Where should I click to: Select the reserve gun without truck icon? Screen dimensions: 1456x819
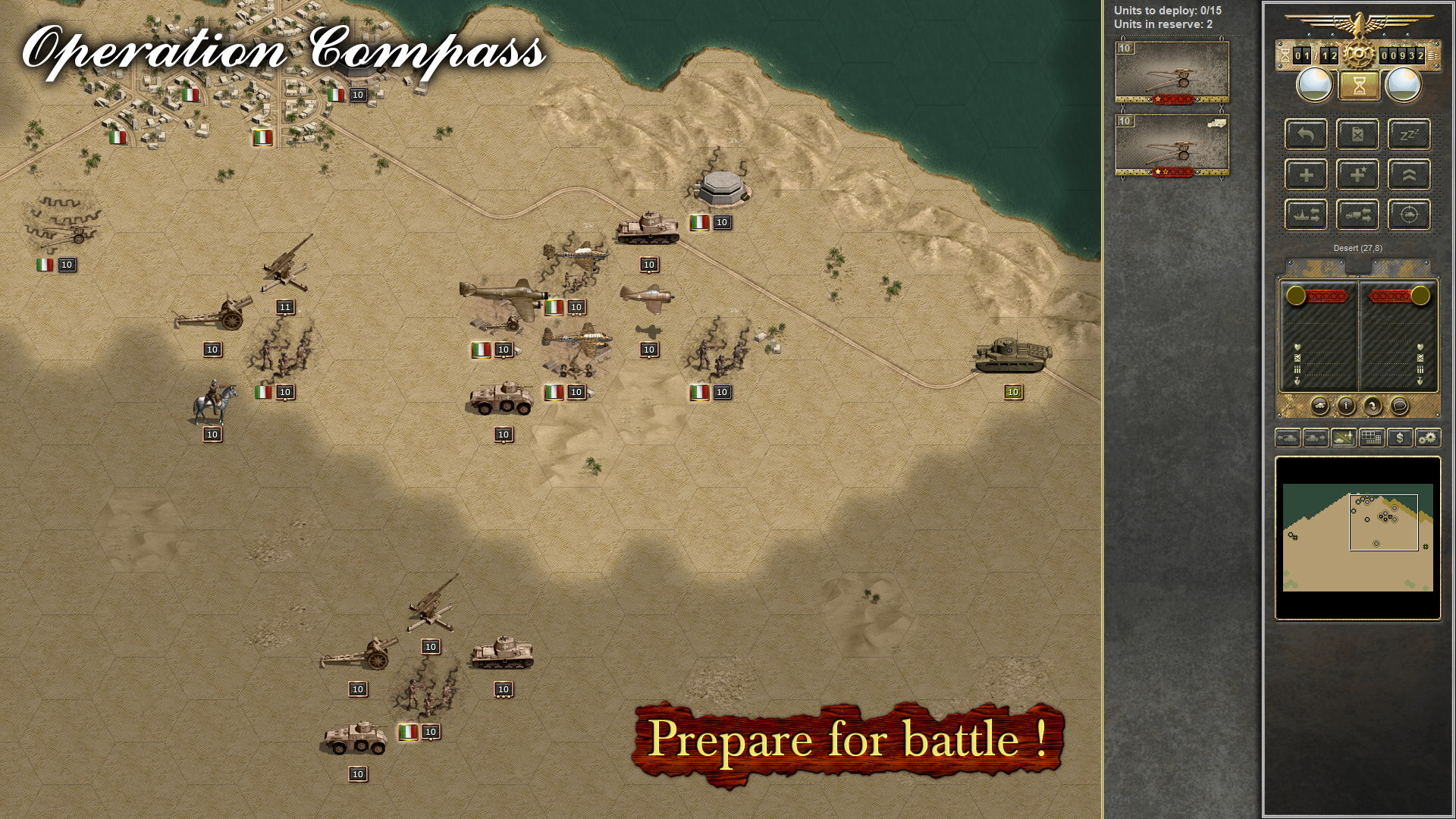tap(1172, 73)
